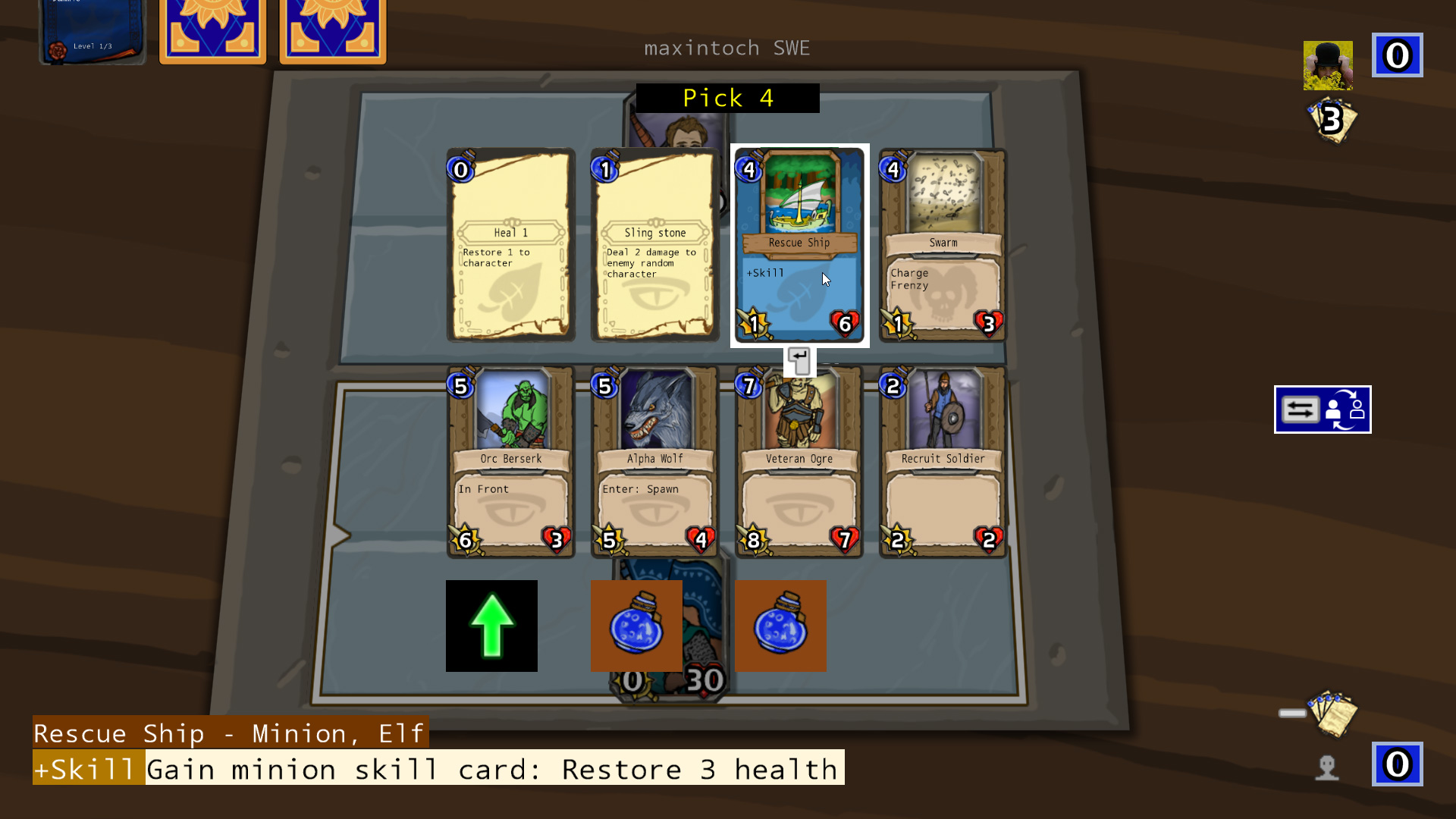Toggle selection of the Rescue Ship card
The height and width of the screenshot is (819, 1456).
799,243
